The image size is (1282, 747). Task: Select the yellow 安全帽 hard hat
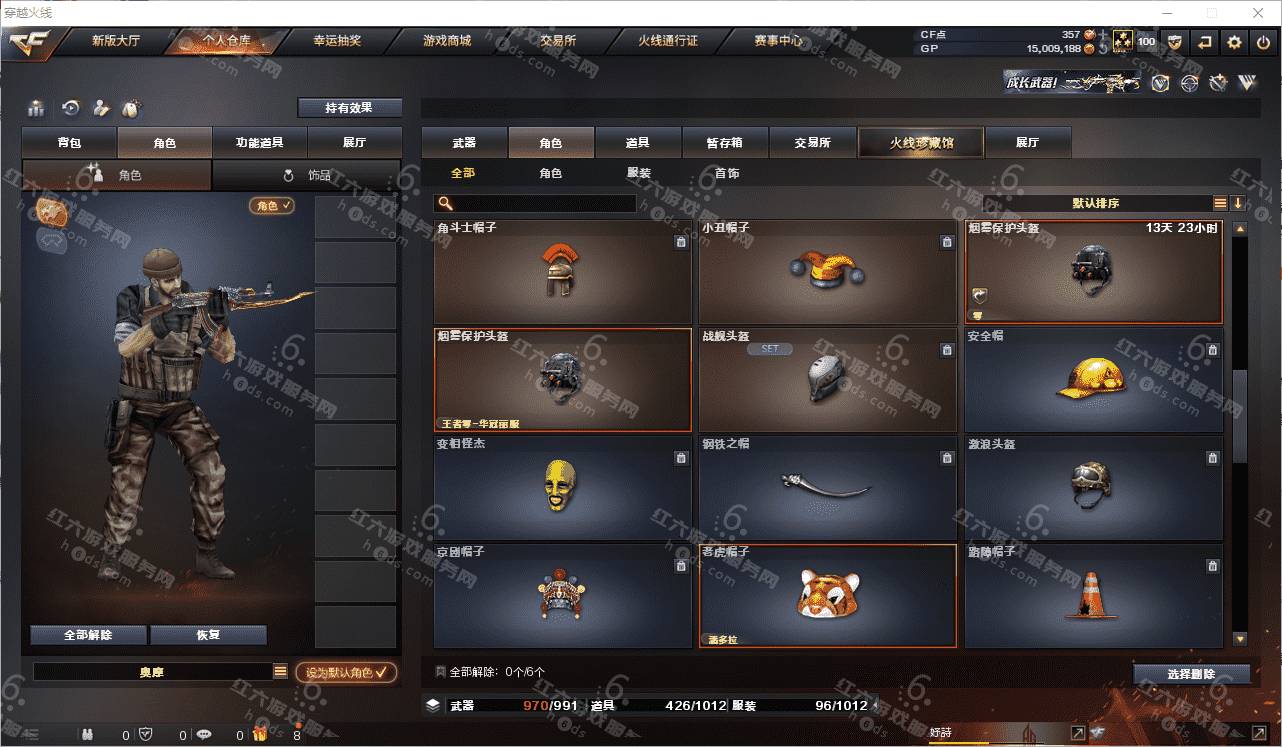click(x=1092, y=380)
